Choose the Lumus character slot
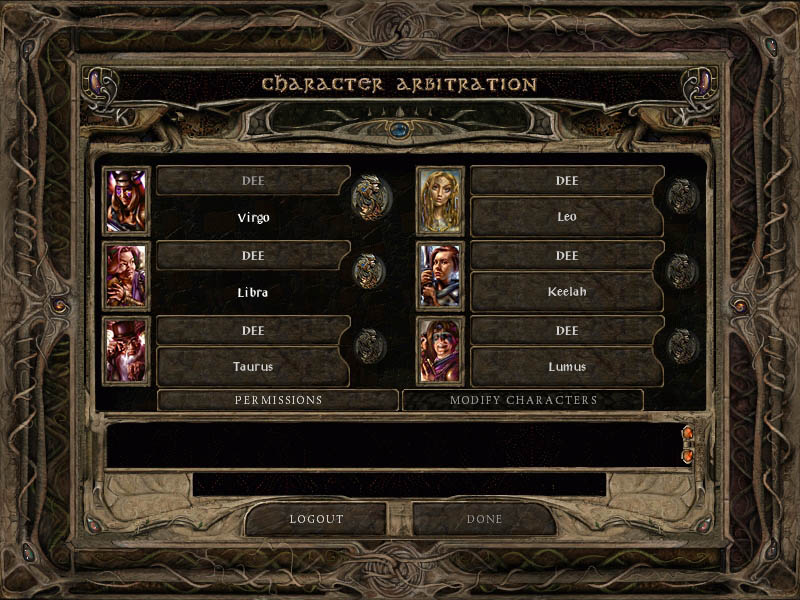This screenshot has width=800, height=600. 567,367
